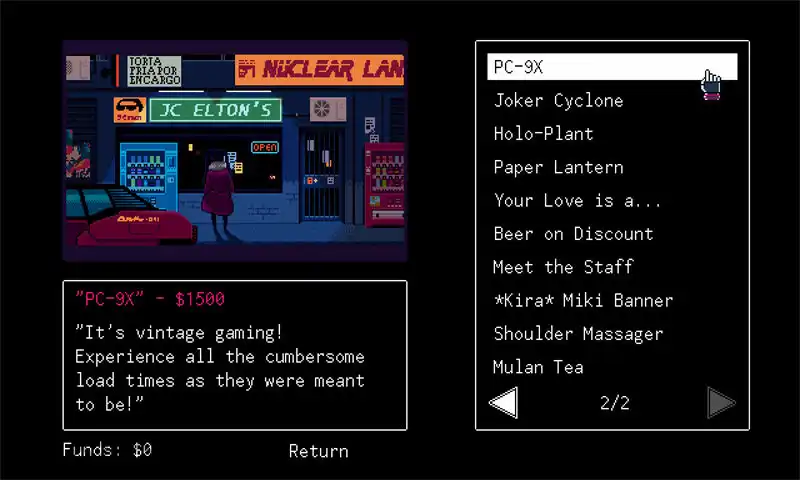This screenshot has height=480, width=800.
Task: Click the greyed-out right page arrow
Action: coord(721,403)
